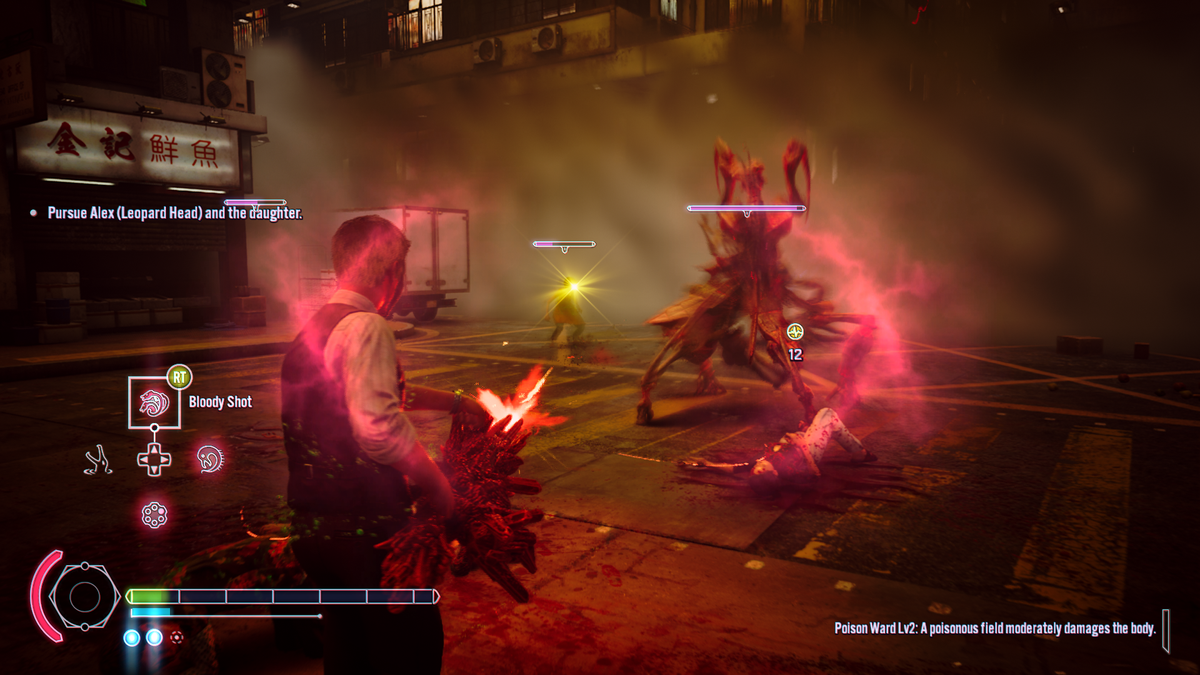Screen dimensions: 1200x675
Task: Choose the severed hand ability icon
Action: point(97,459)
